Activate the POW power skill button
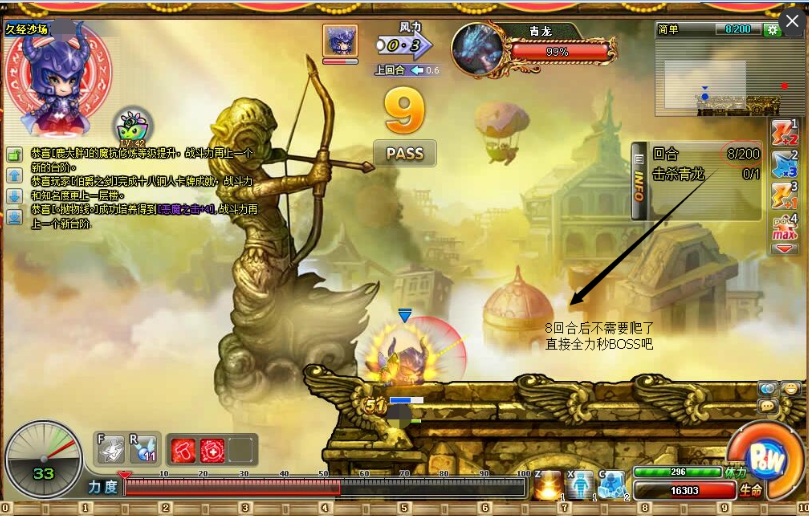This screenshot has width=809, height=516. [763, 459]
